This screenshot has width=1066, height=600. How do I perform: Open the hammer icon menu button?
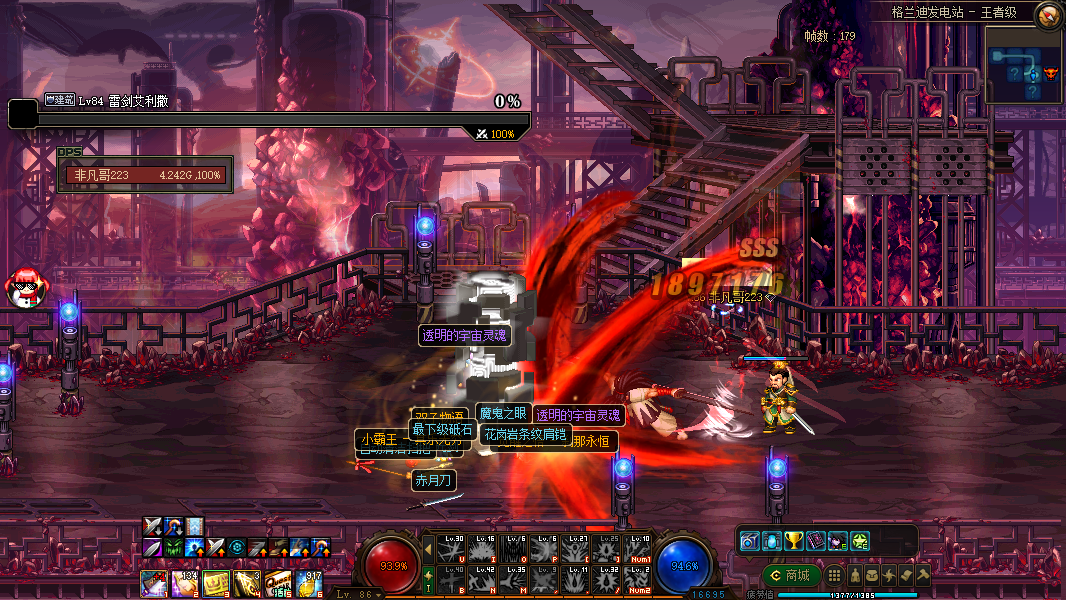click(923, 576)
